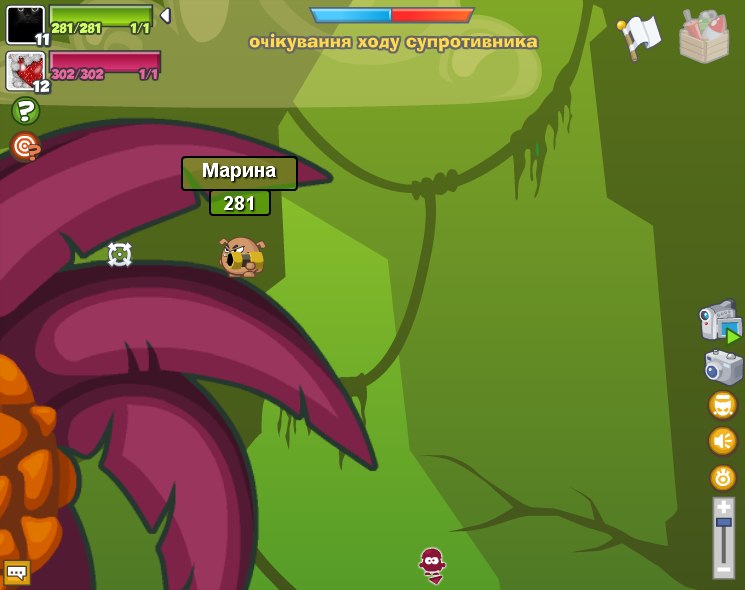Select the level 11 black cat avatar
The width and height of the screenshot is (745, 590).
26,25
